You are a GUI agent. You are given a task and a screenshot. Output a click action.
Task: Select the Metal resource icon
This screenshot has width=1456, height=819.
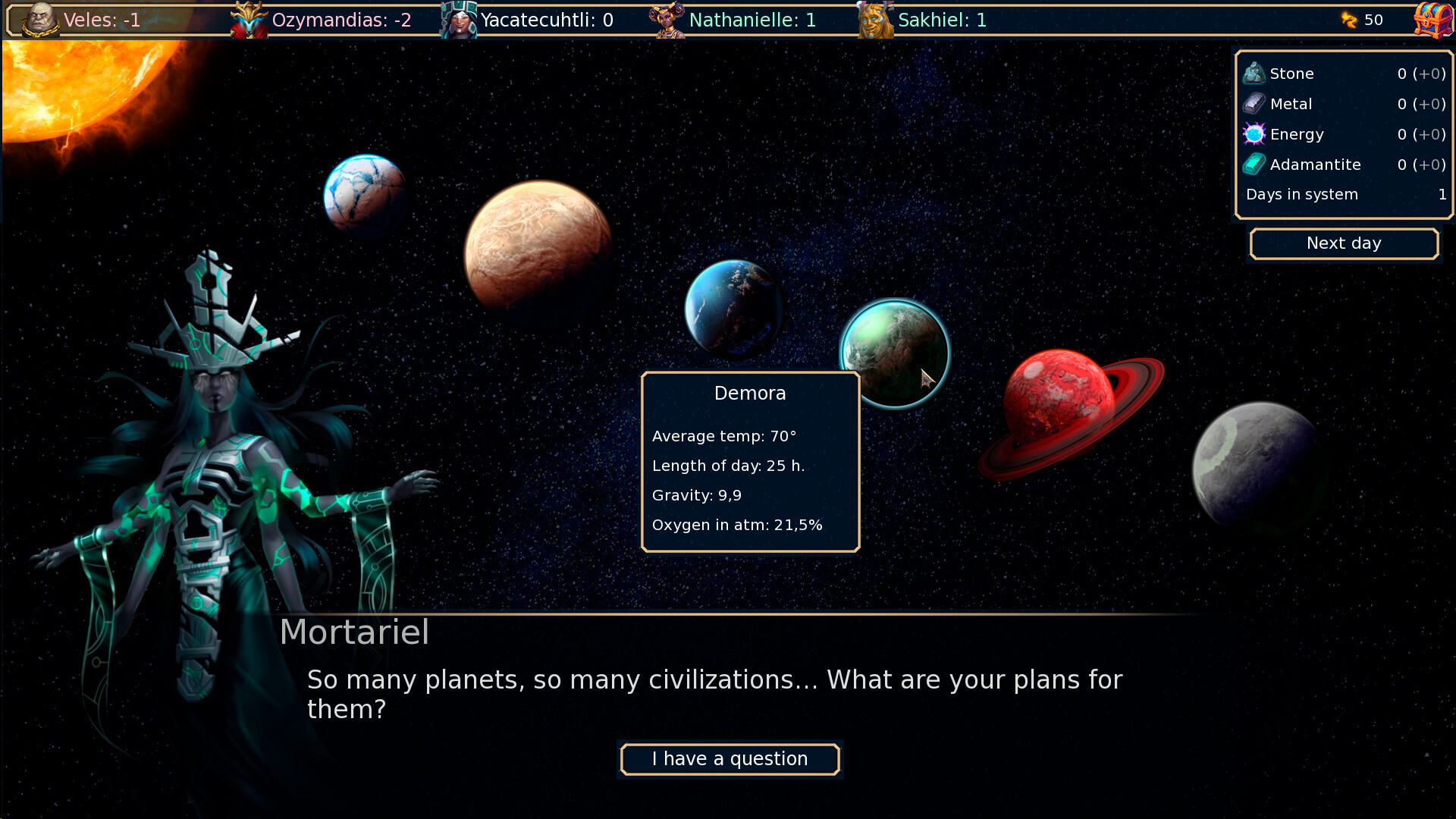(x=1255, y=104)
